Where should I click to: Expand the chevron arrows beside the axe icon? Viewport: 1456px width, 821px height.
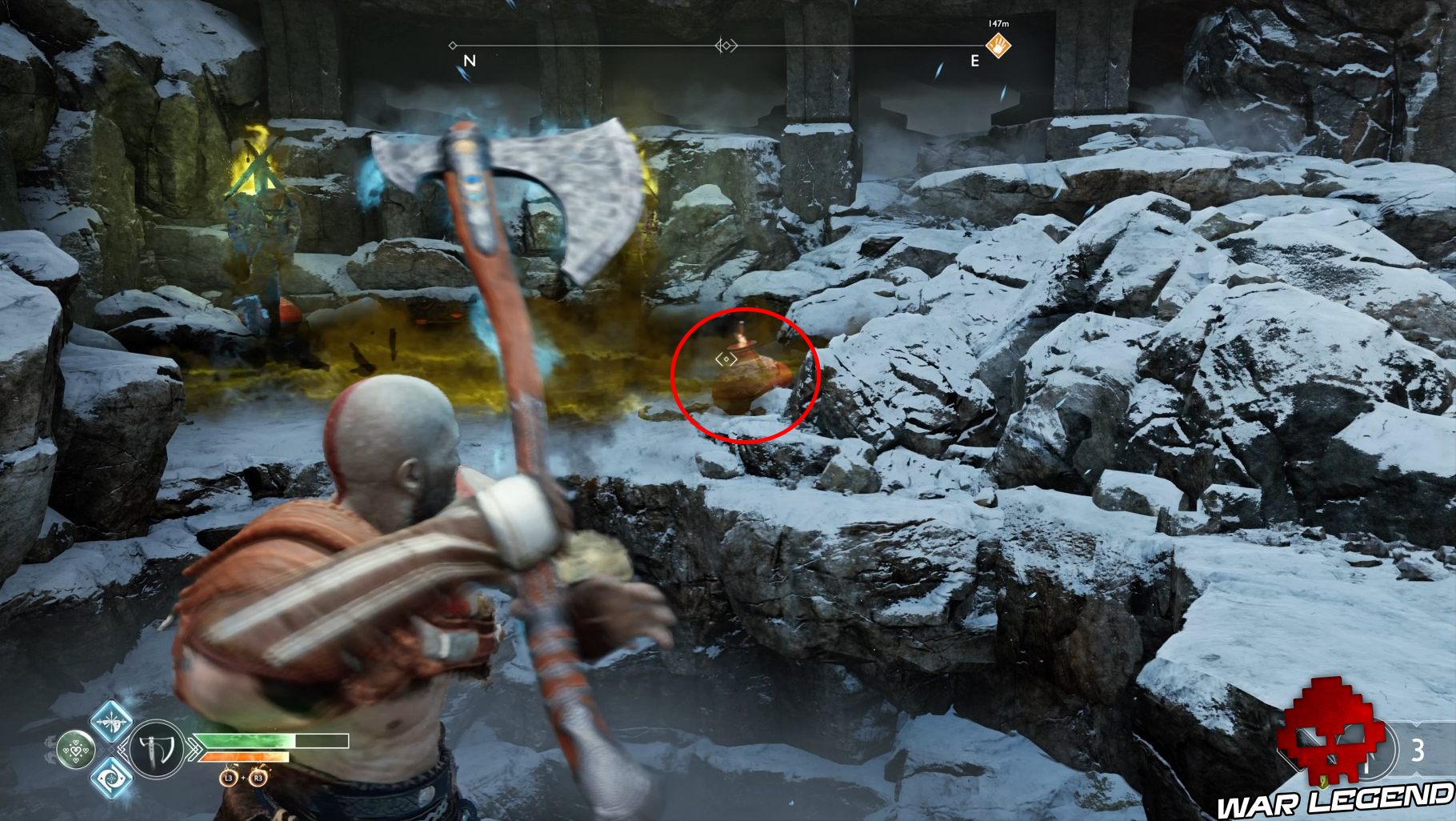[195, 748]
